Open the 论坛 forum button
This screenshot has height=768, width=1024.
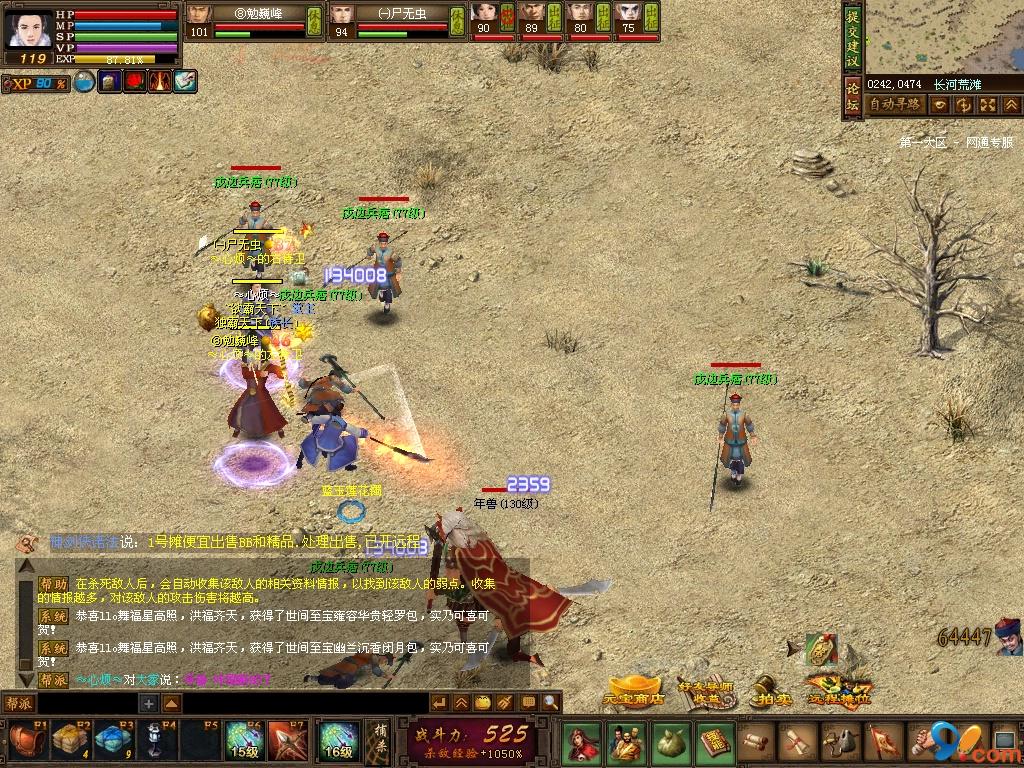tap(852, 98)
